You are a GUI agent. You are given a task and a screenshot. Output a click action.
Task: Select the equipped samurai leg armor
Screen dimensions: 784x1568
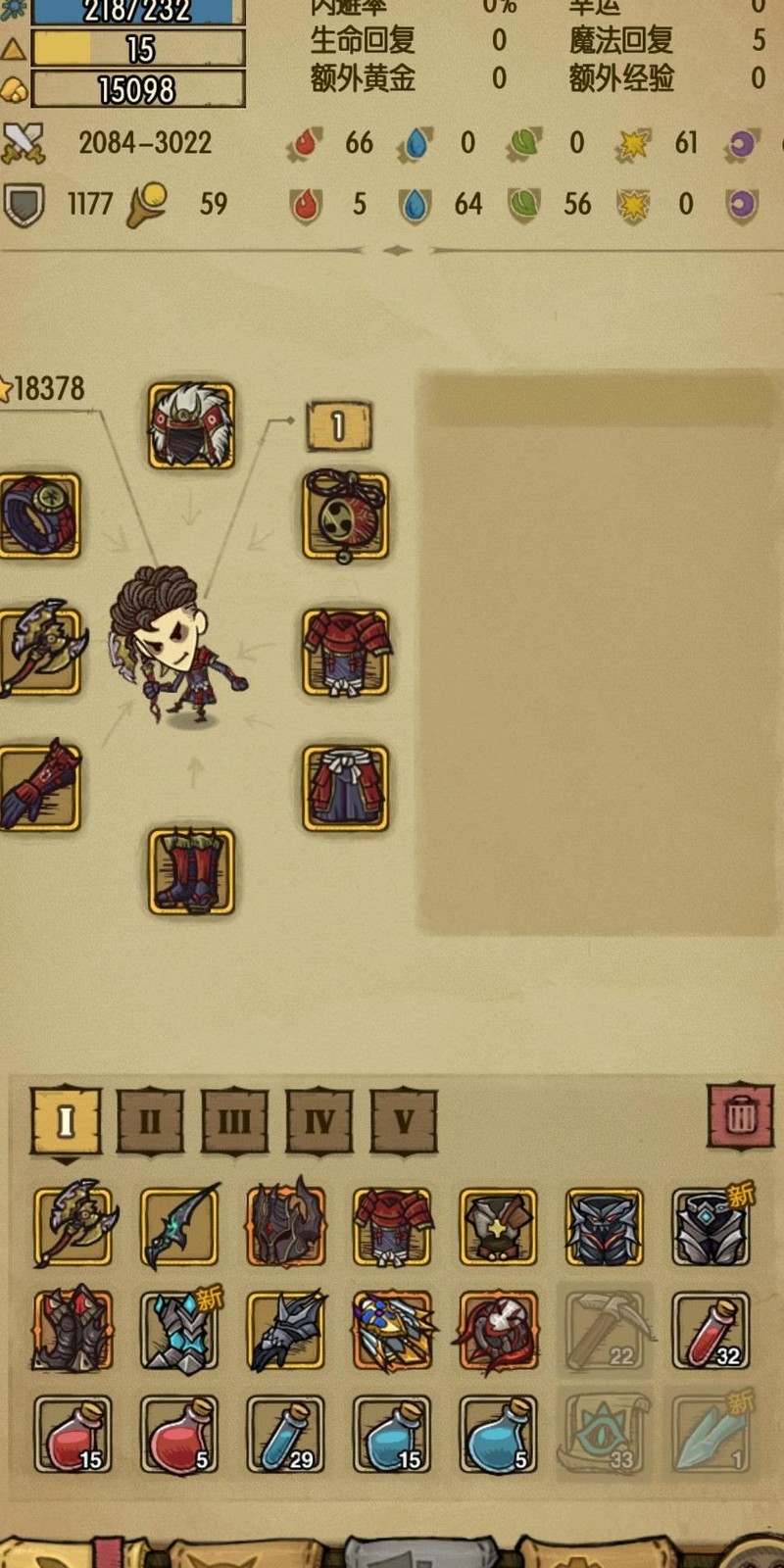tap(345, 788)
